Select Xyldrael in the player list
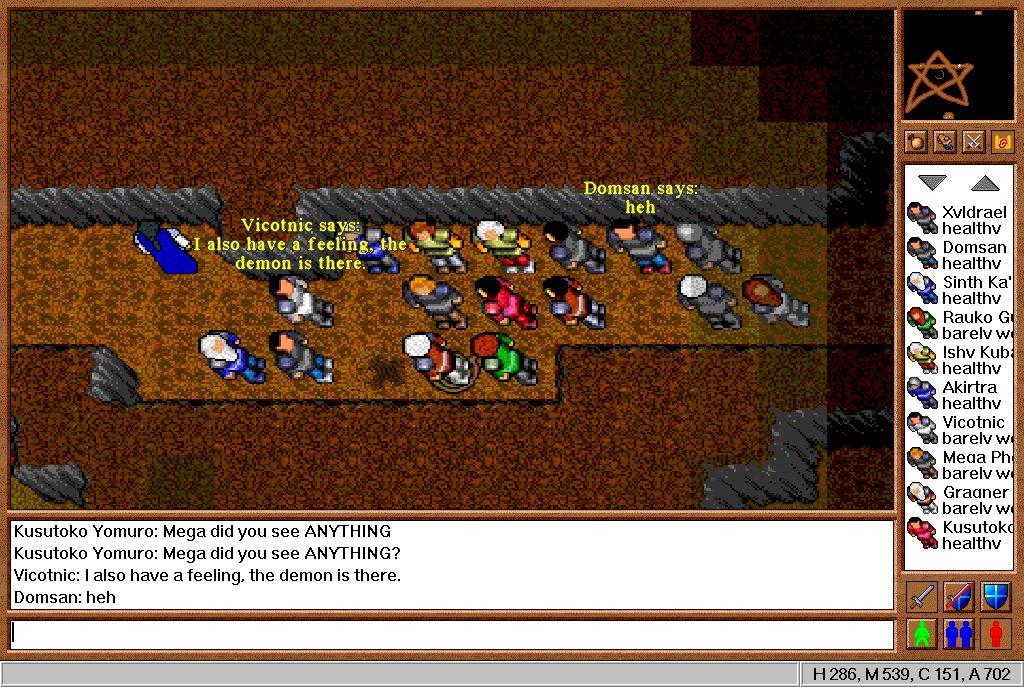This screenshot has height=687, width=1024. click(959, 219)
